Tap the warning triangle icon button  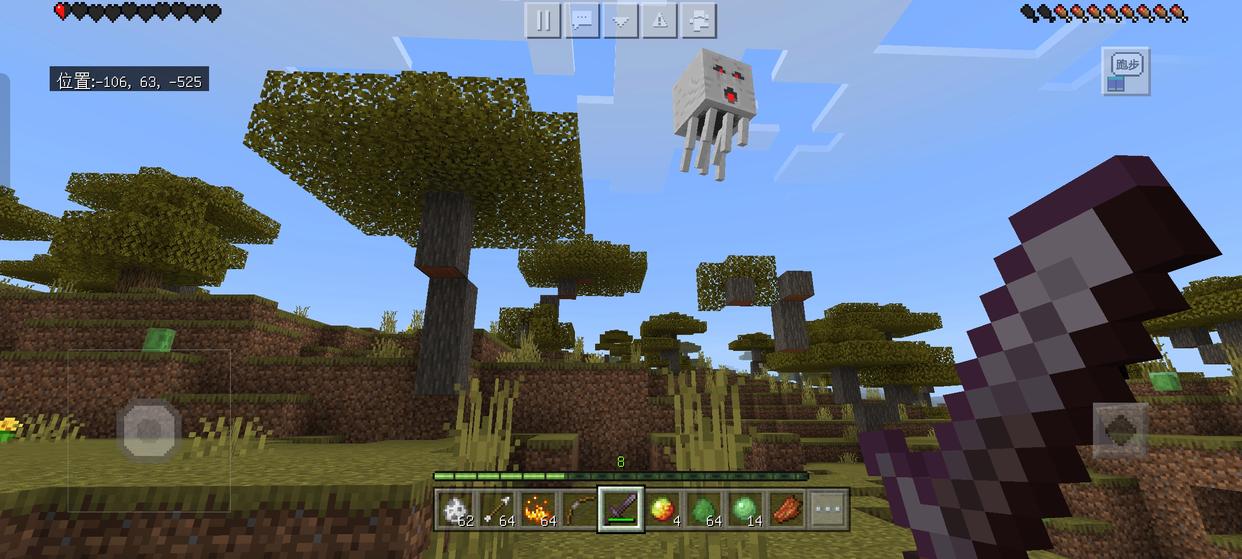(660, 21)
